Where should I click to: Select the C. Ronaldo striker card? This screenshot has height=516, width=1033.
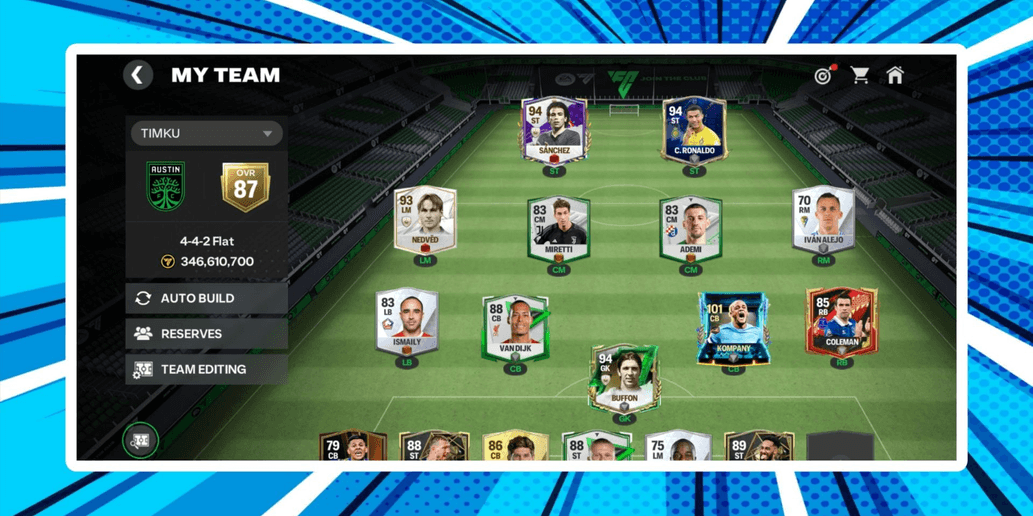tap(692, 131)
